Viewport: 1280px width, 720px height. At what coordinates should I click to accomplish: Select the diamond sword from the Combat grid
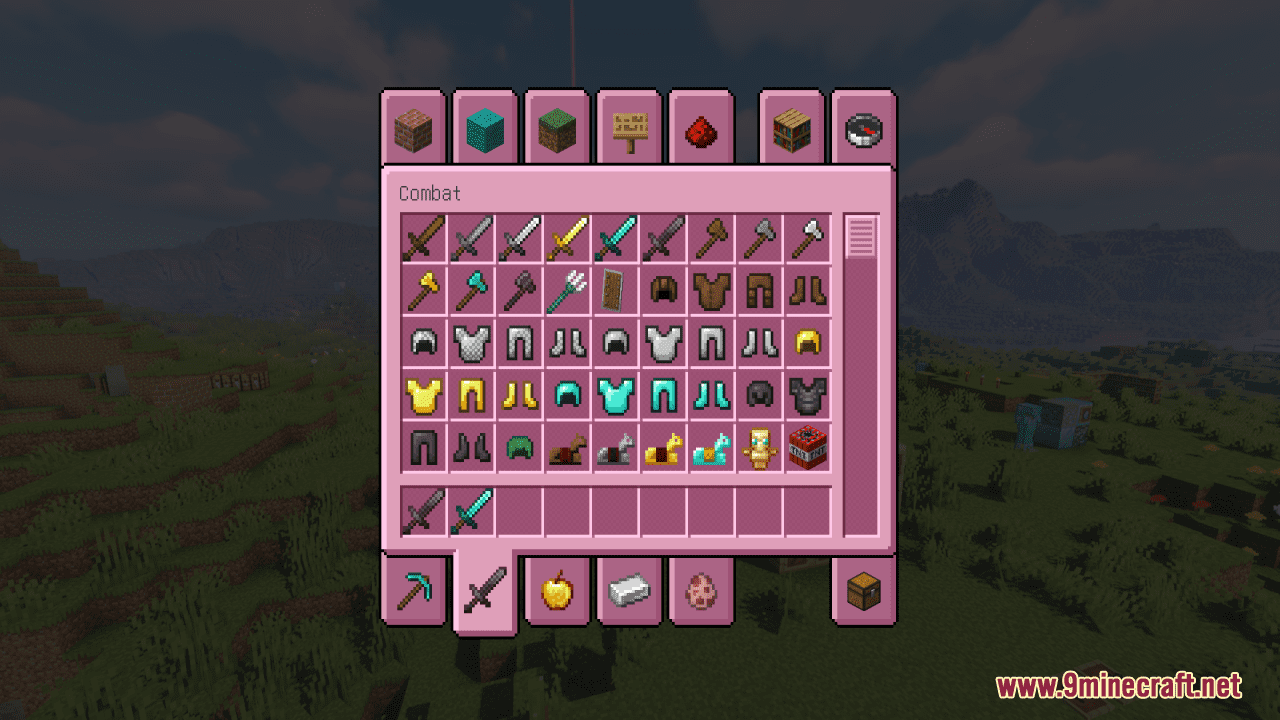[615, 238]
